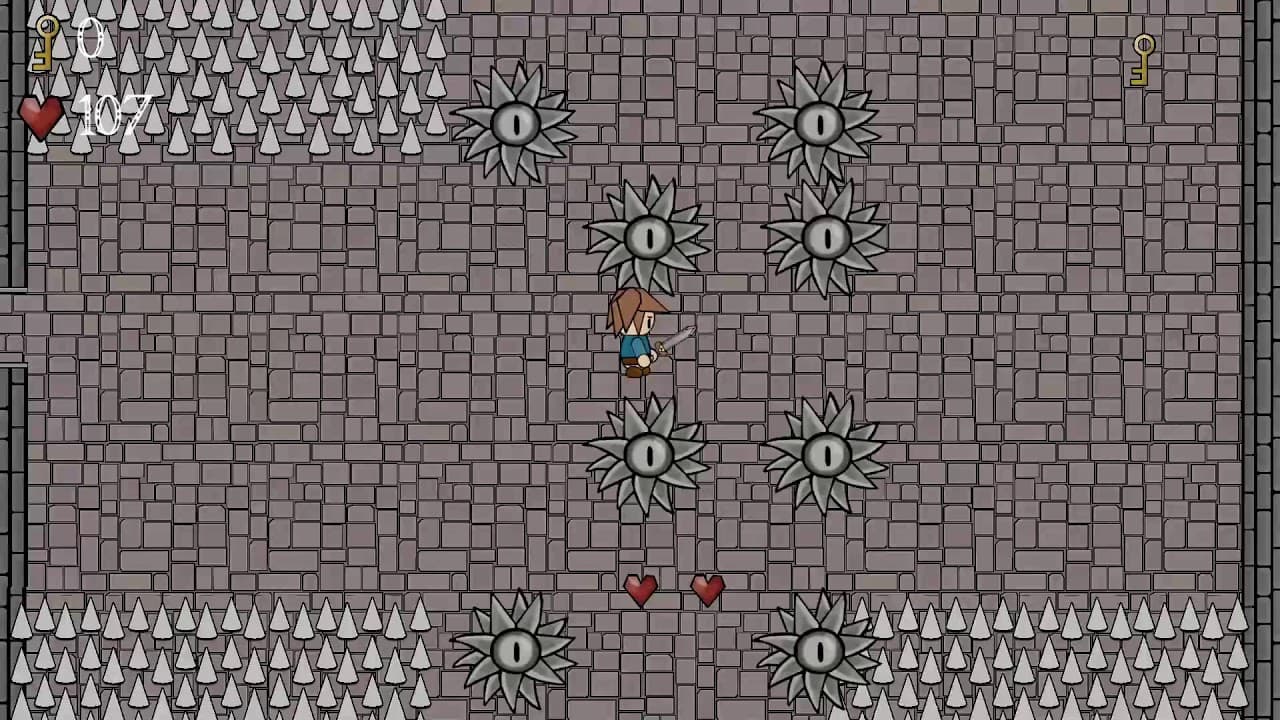Screen dimensions: 1280x720
Task: Click the topmost left saw blade enemy
Action: pos(516,123)
